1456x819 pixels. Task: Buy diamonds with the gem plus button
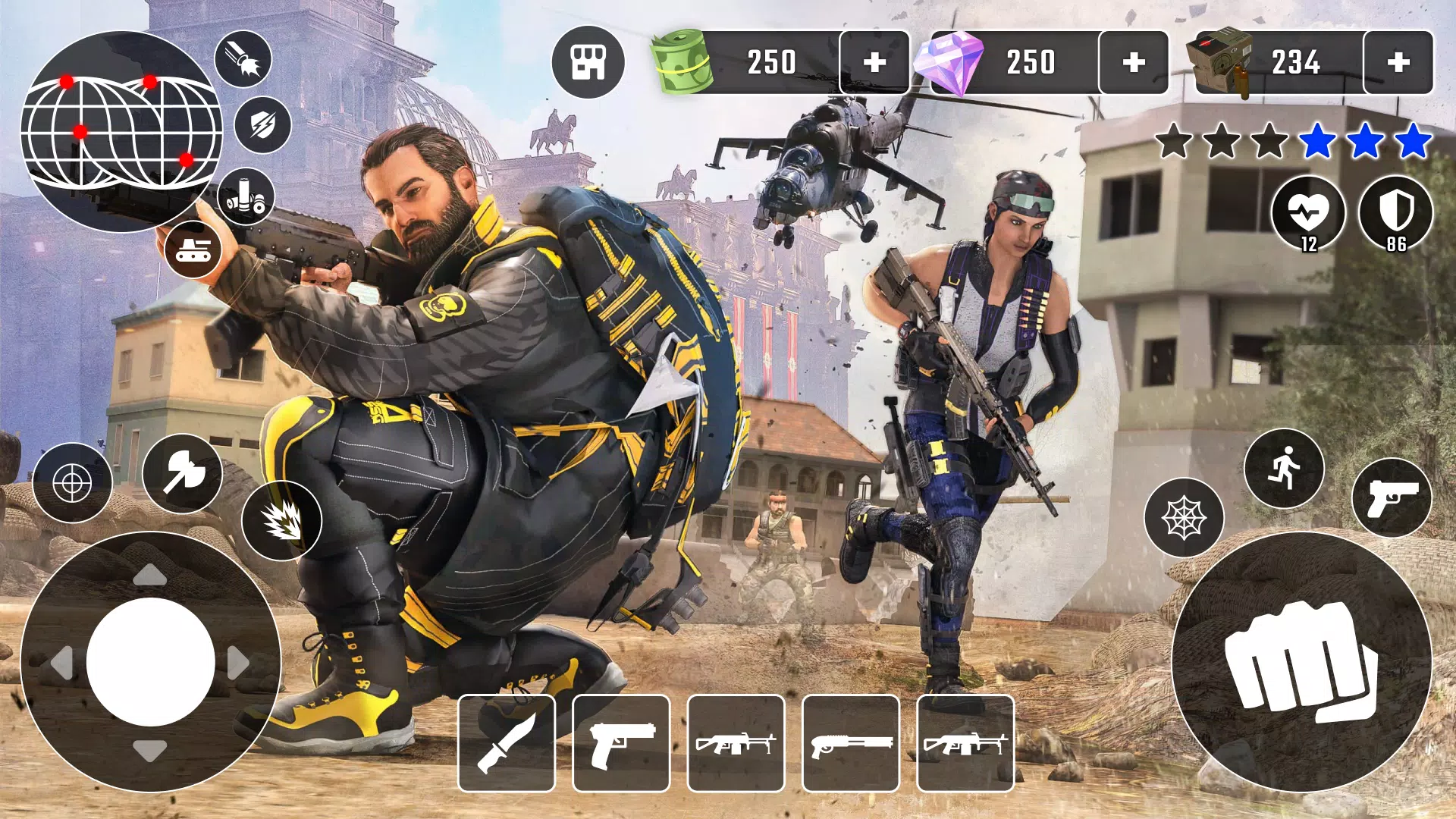point(1134,63)
